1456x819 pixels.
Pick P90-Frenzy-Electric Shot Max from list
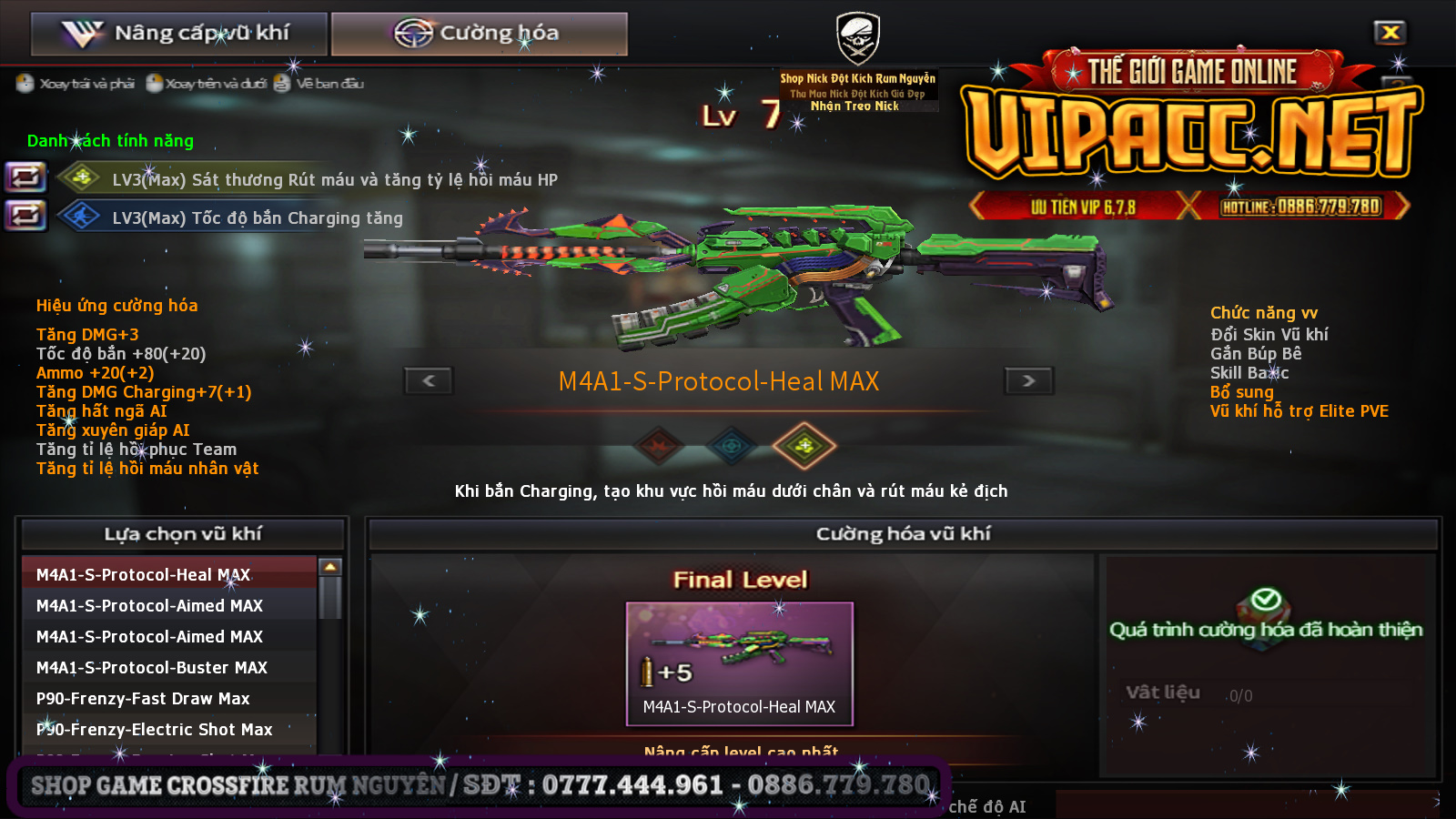coord(169,729)
